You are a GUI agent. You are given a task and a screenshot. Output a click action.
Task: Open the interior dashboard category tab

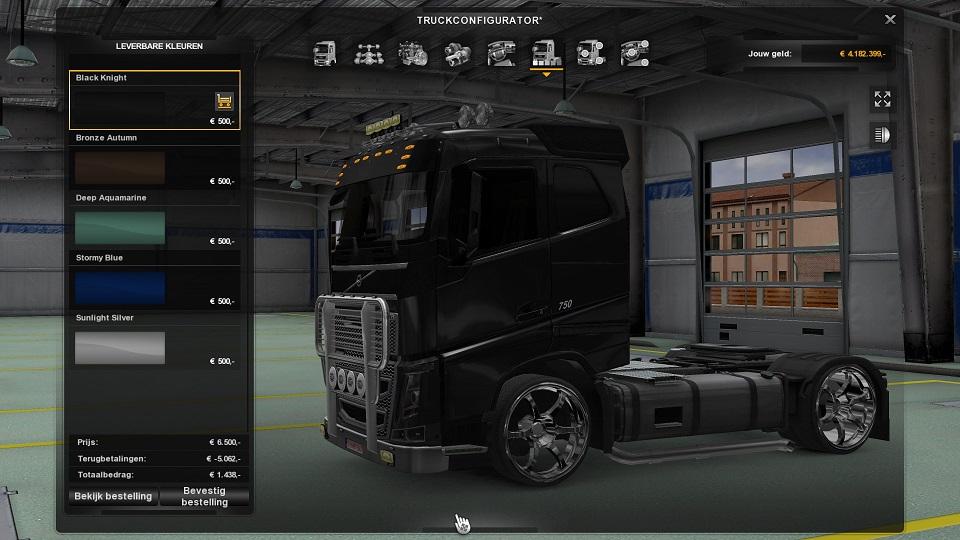[501, 53]
